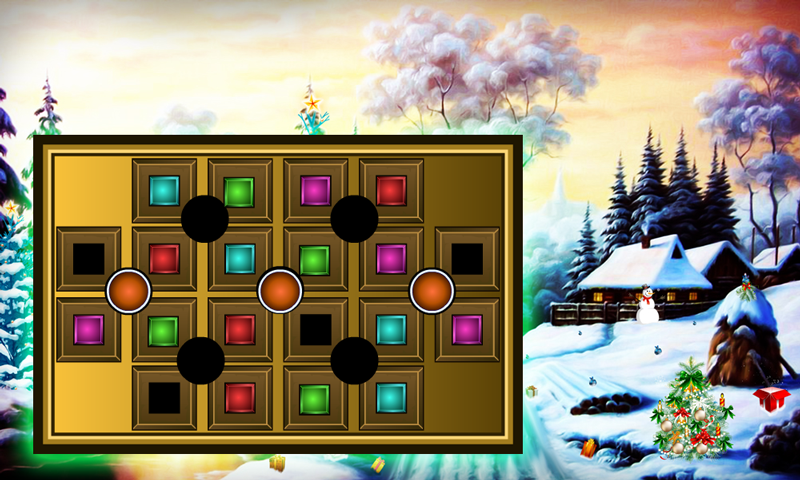
Task: Turn the orange knob touching cyan, green and red tiles
Action: 280,291
